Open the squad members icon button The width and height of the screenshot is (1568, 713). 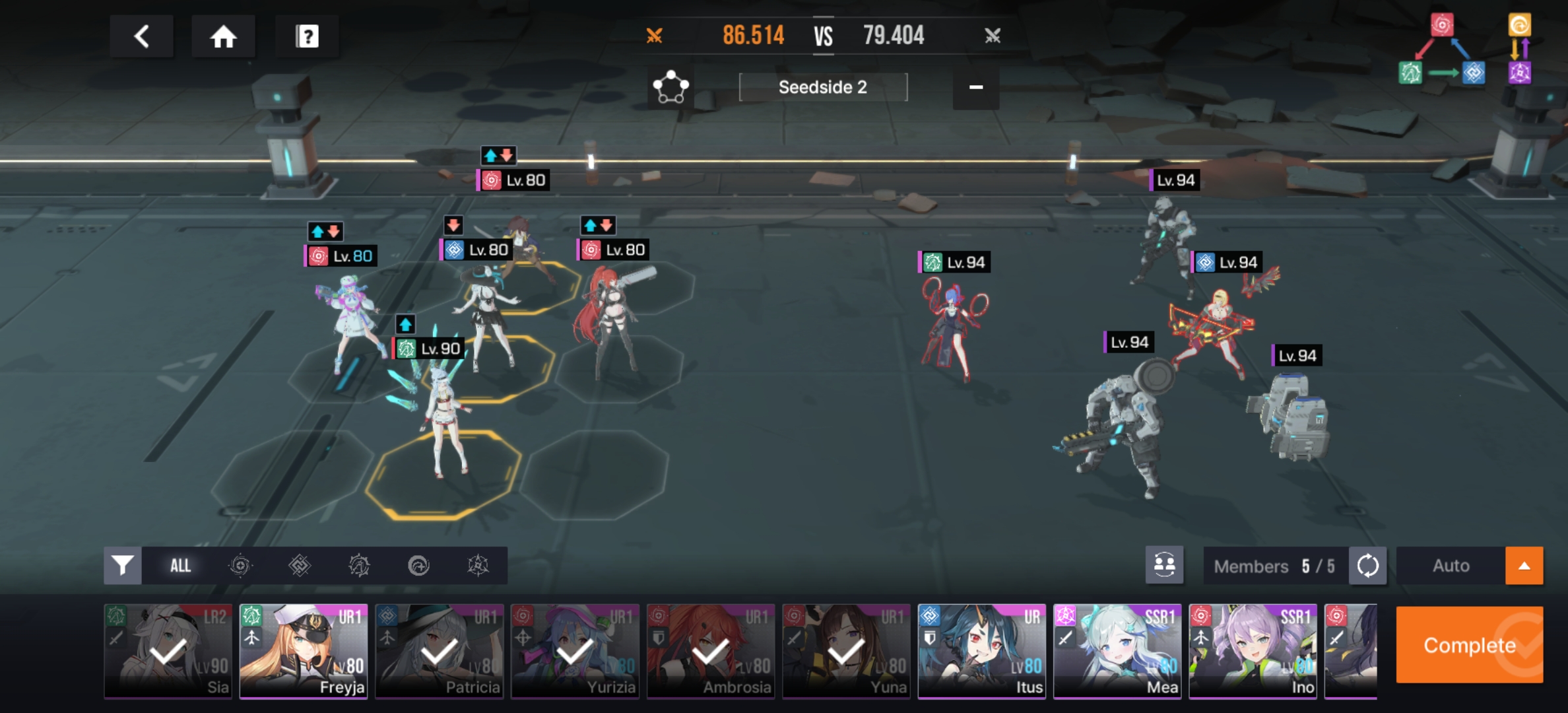point(1164,566)
